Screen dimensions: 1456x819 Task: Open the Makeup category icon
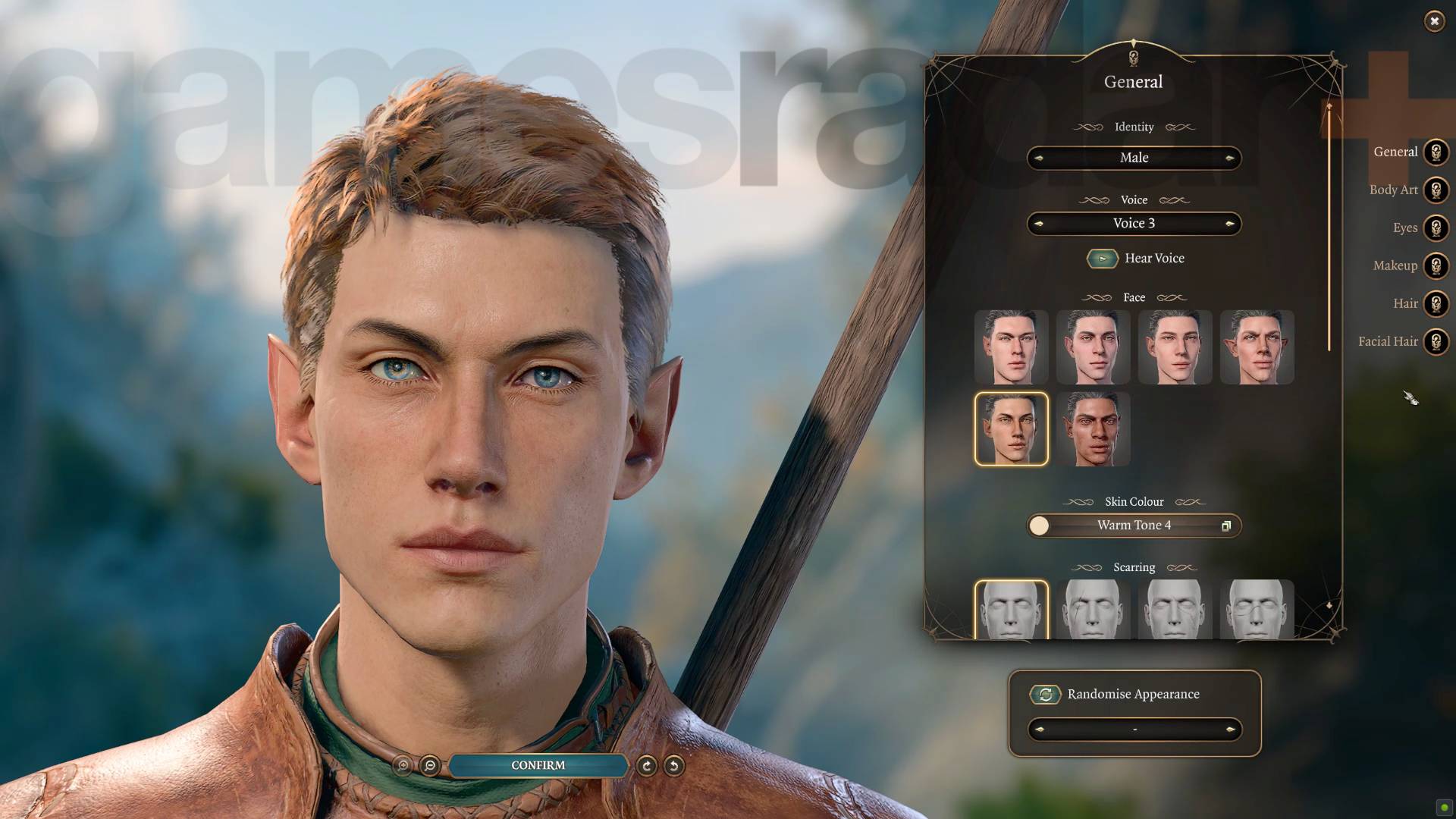click(1436, 265)
